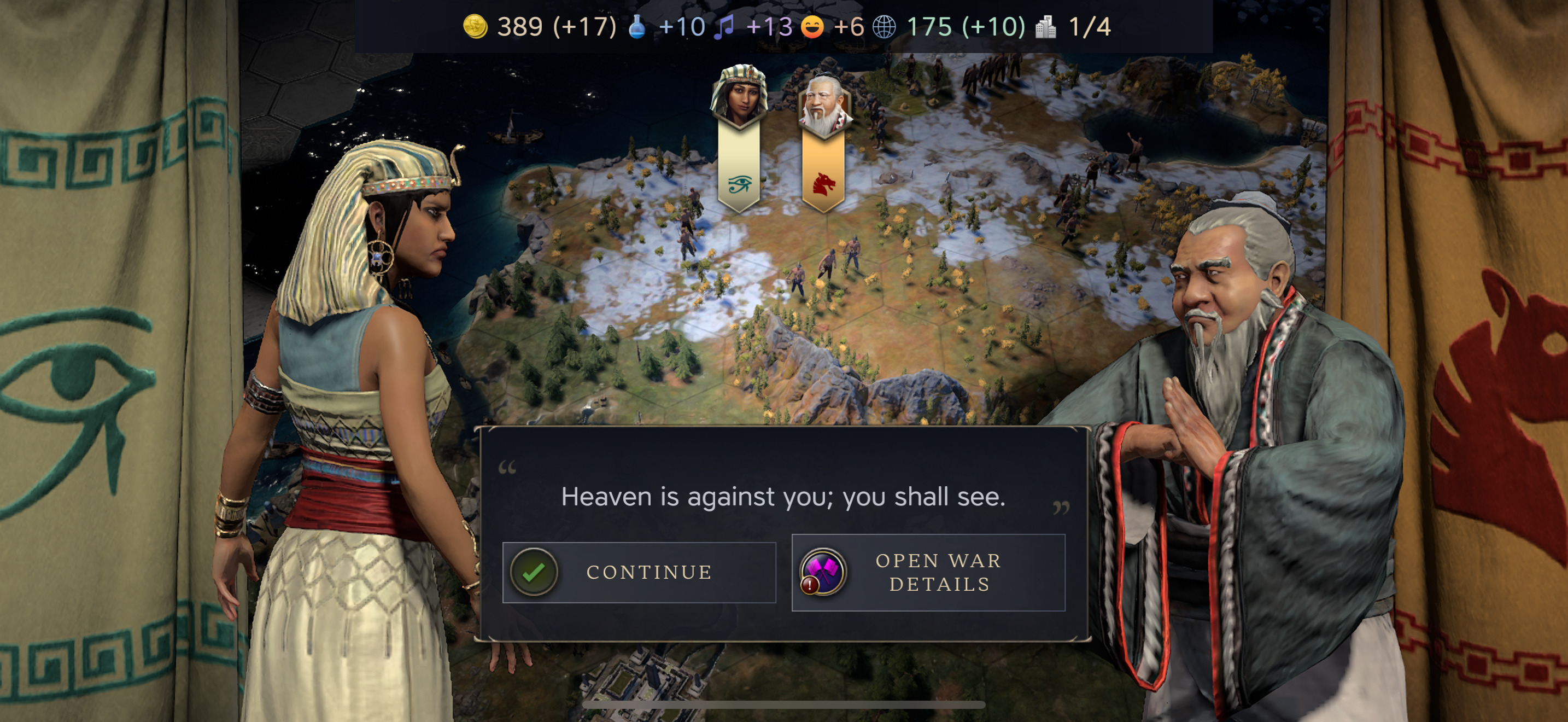The height and width of the screenshot is (722, 1568).
Task: Select the Chinese leader portrait banner
Action: click(x=824, y=139)
